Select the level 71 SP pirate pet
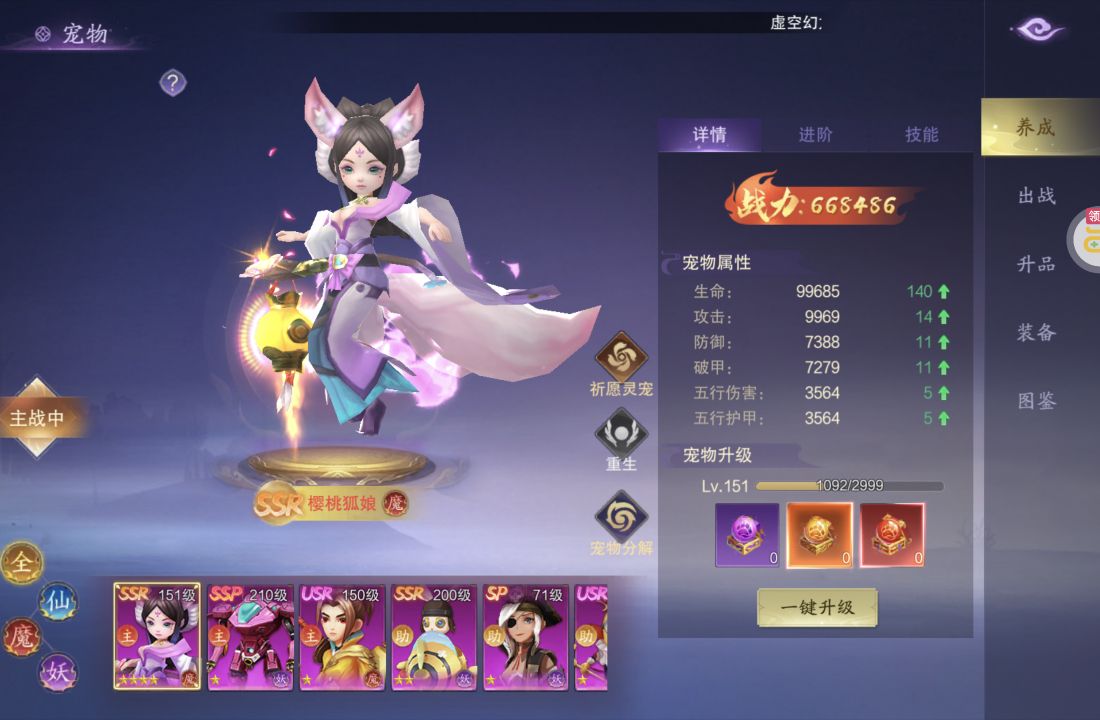1100x720 pixels. tap(526, 637)
